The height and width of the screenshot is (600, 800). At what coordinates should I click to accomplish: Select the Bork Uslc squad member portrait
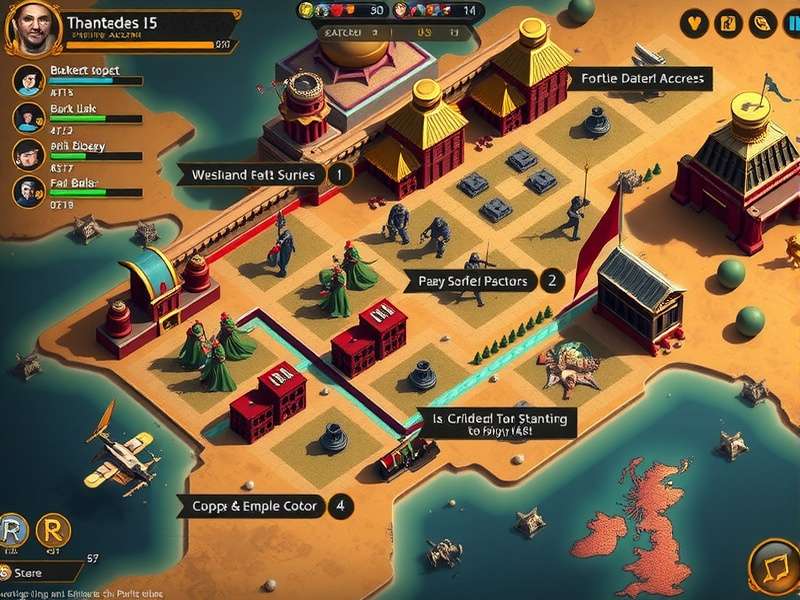[28, 118]
